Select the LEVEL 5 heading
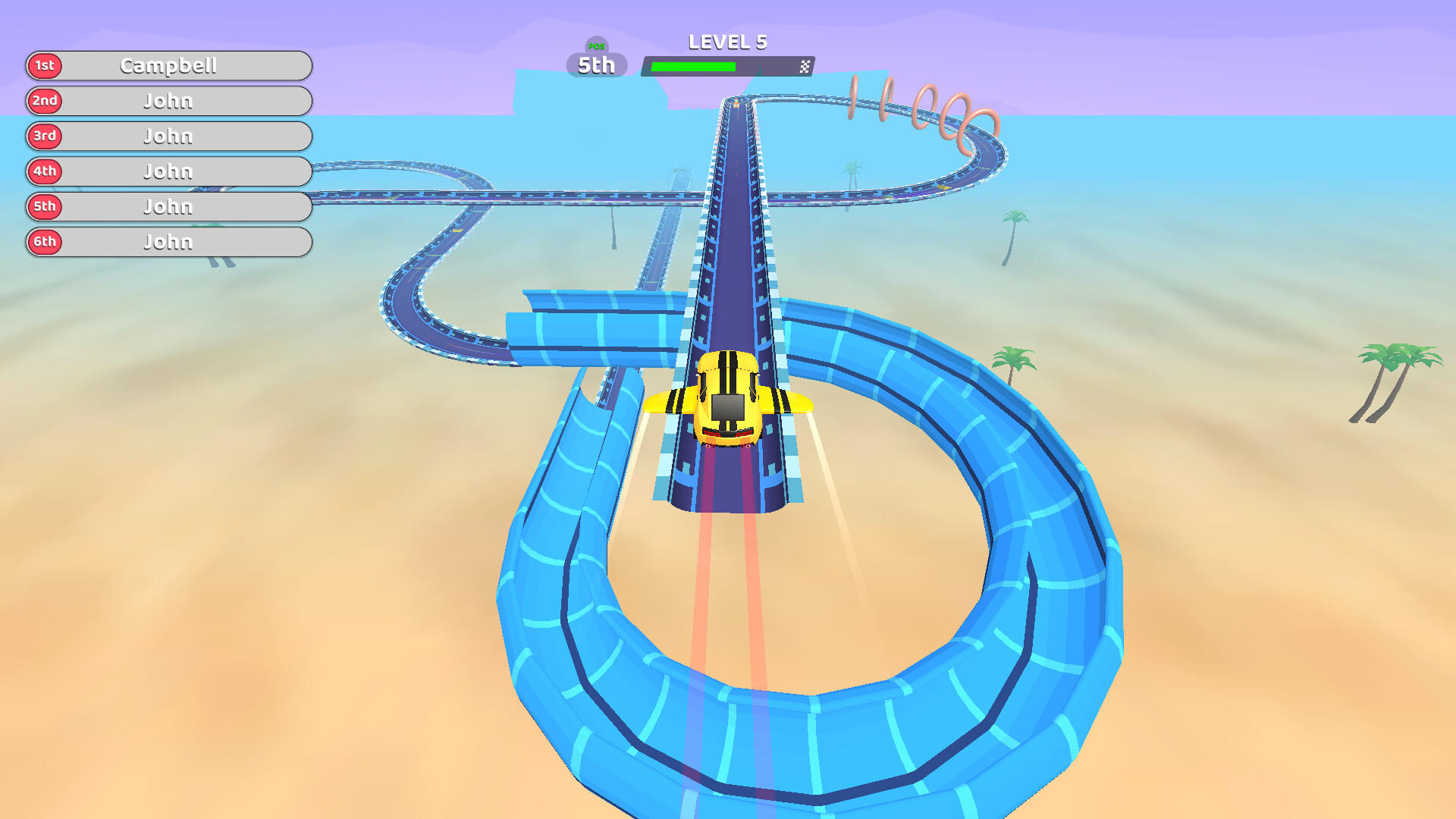The width and height of the screenshot is (1456, 819). click(727, 42)
